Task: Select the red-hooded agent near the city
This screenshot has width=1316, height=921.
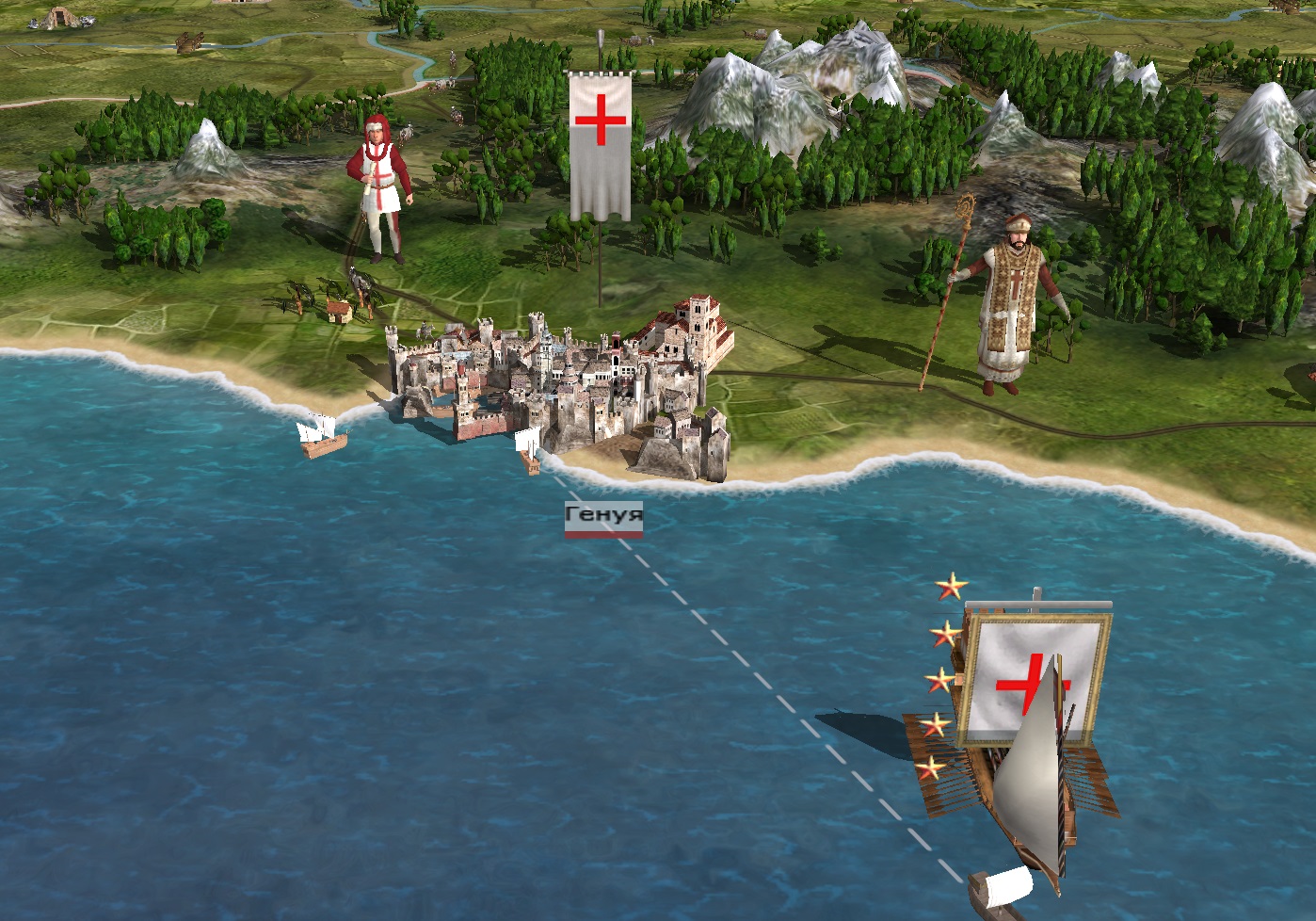Action: click(x=380, y=188)
